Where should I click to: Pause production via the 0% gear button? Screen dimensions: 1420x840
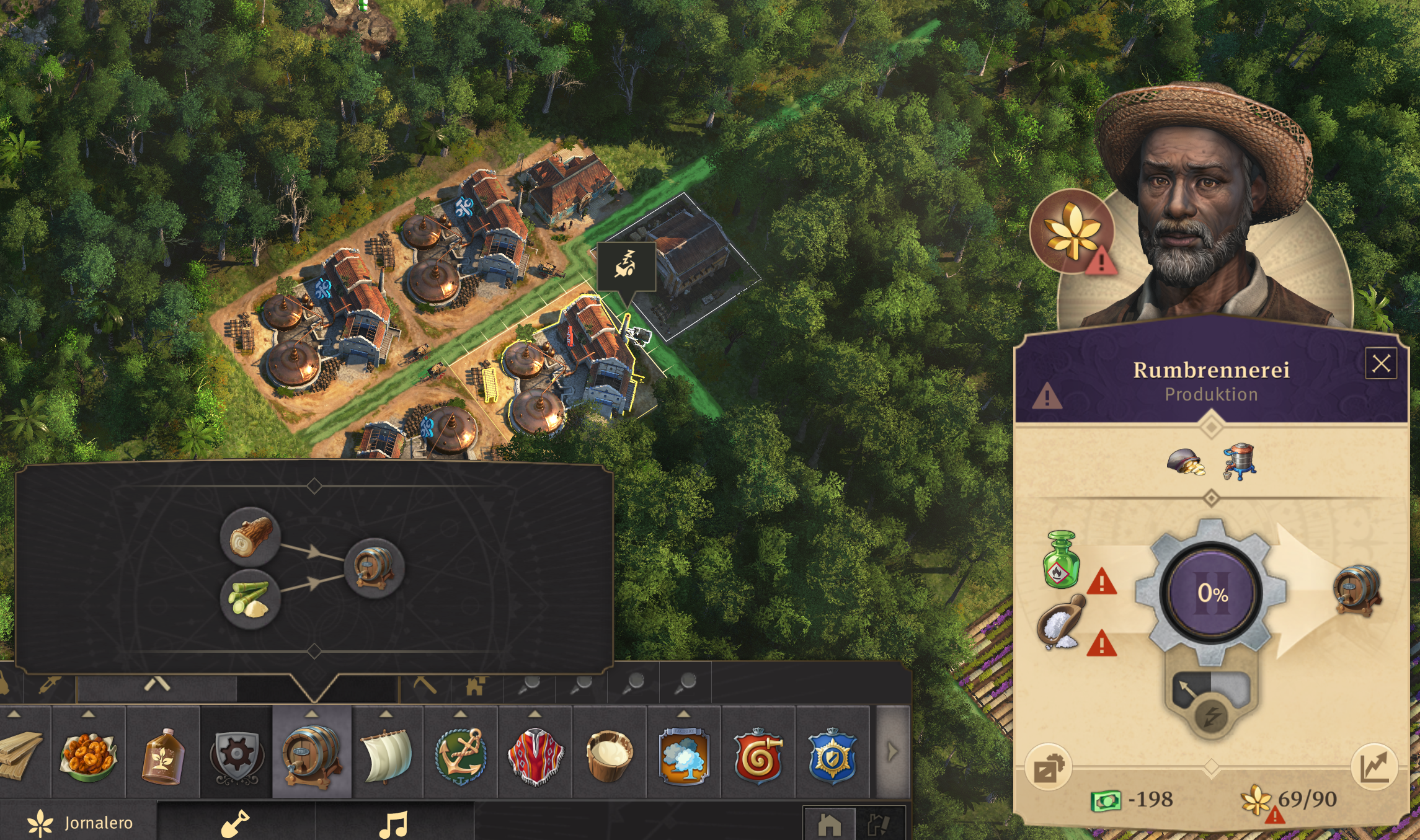point(1212,593)
